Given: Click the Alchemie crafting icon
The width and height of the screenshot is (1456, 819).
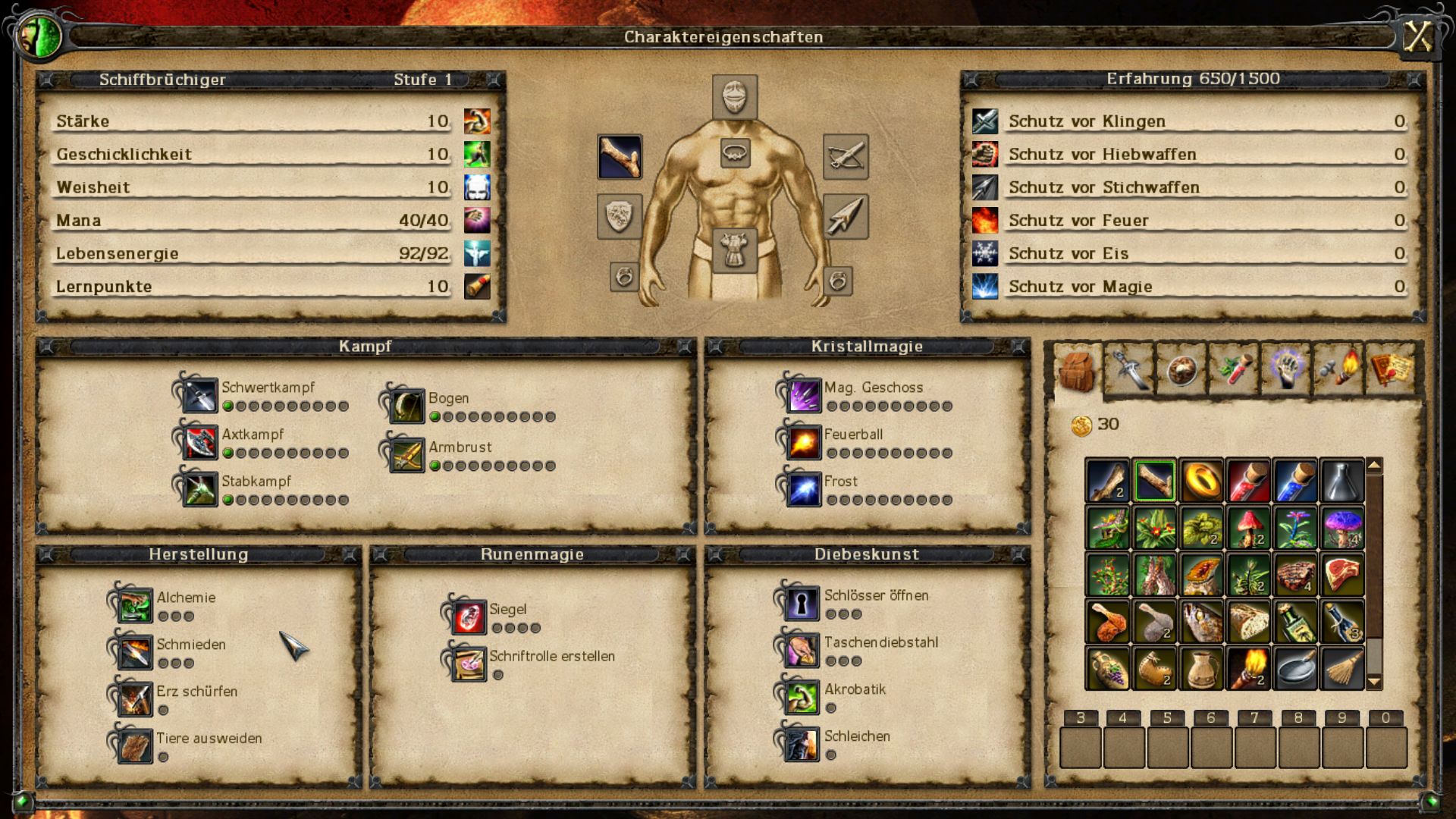Looking at the screenshot, I should click(x=135, y=606).
